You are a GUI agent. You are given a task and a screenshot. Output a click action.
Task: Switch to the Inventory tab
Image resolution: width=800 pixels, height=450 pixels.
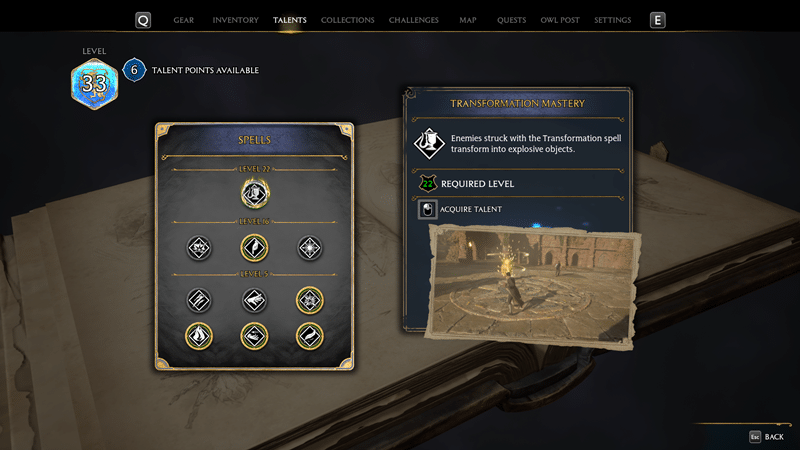click(236, 20)
